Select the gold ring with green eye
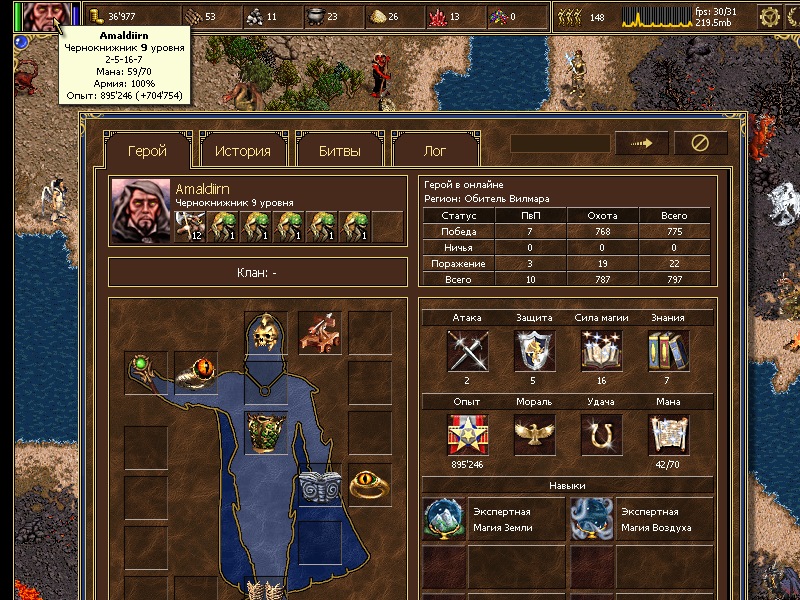 [x=369, y=485]
